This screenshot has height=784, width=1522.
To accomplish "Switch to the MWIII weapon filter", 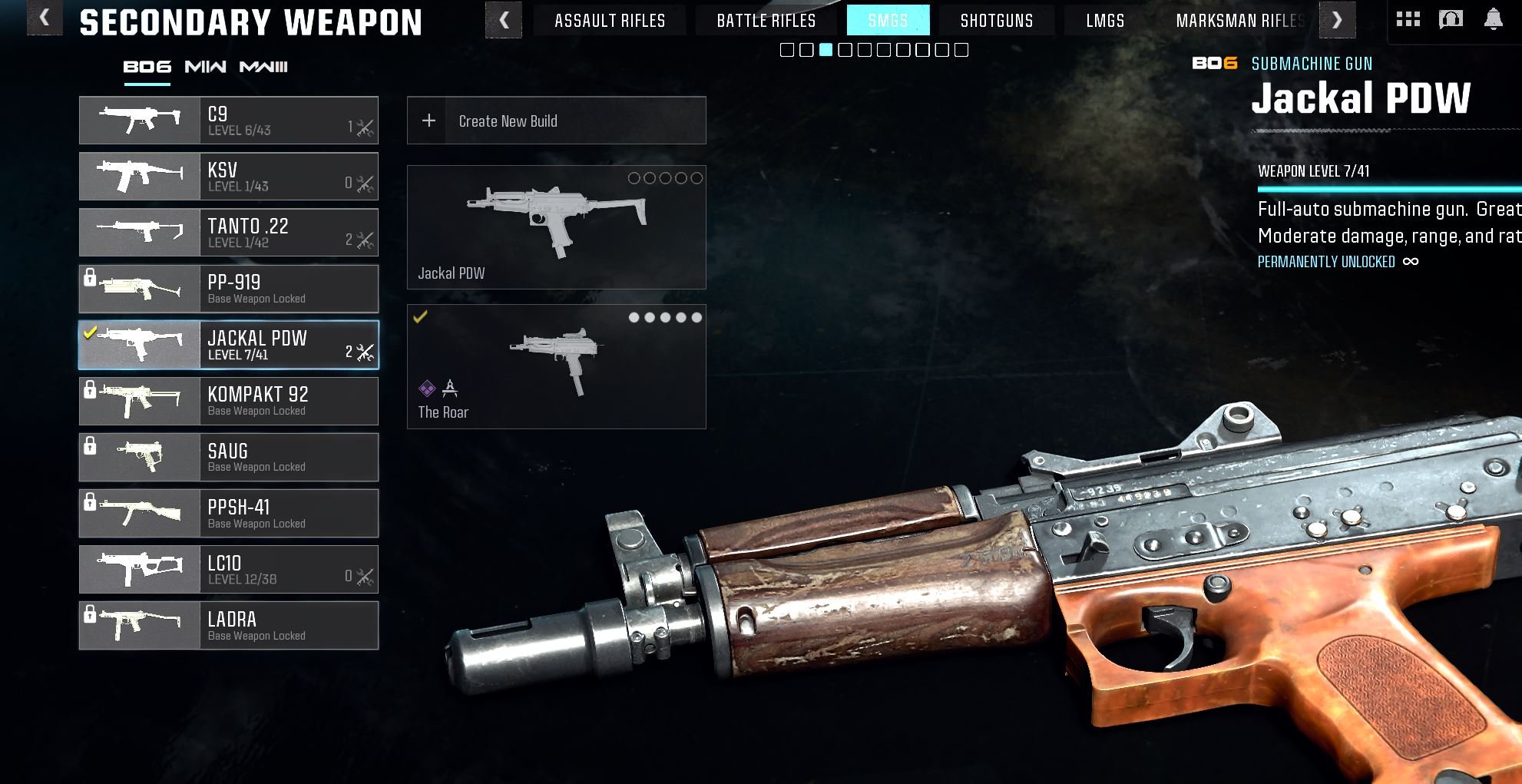I will click(263, 68).
